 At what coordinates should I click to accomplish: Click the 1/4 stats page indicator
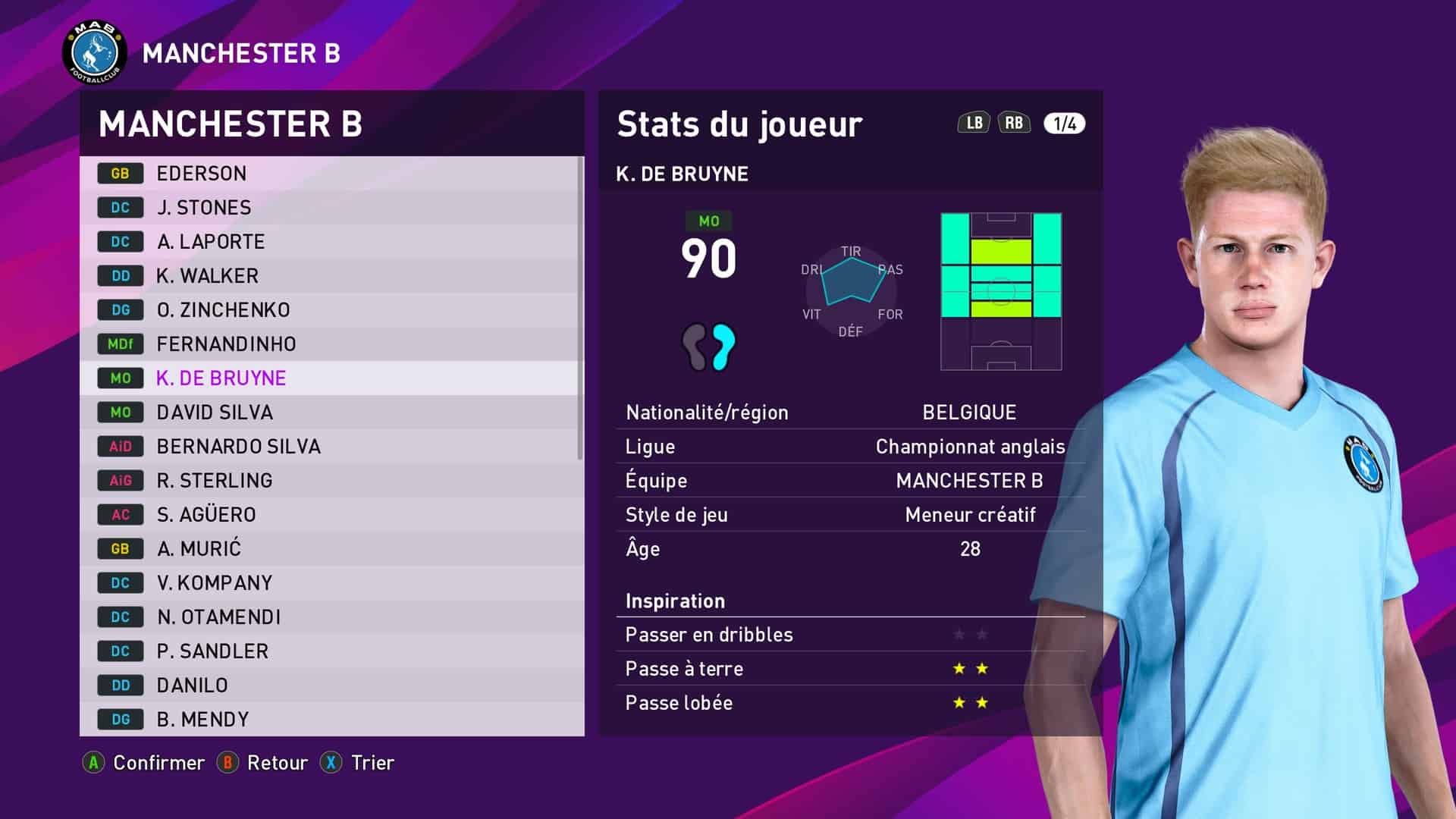click(1064, 124)
